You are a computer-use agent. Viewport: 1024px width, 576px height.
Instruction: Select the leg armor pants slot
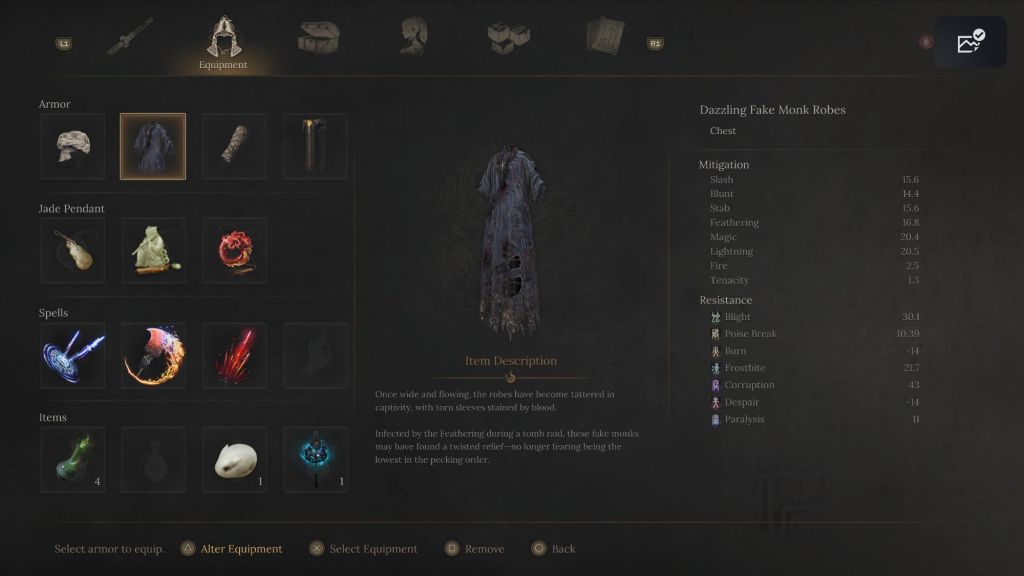[x=316, y=146]
